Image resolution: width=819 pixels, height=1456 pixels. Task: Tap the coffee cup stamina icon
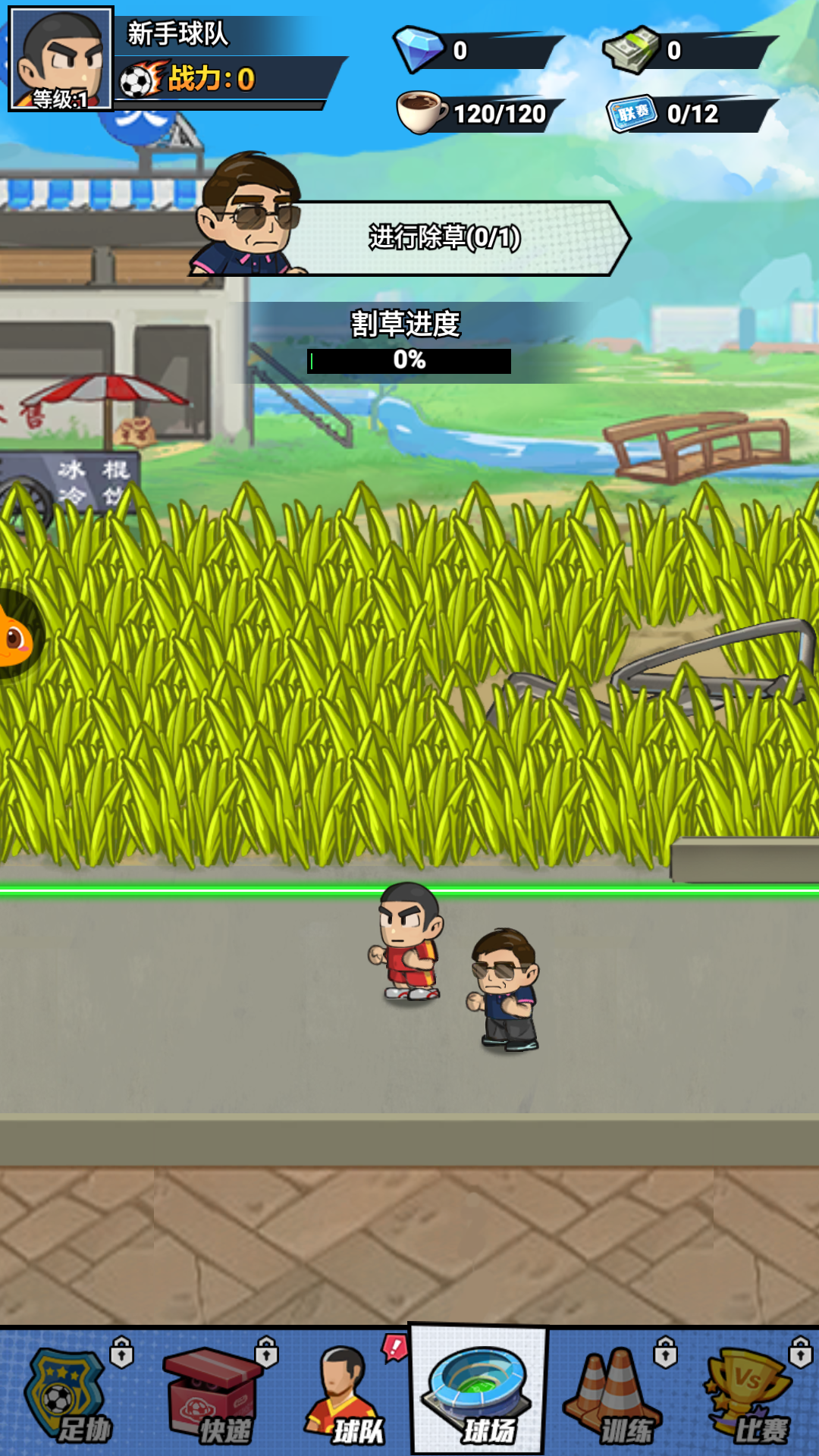pos(421,112)
